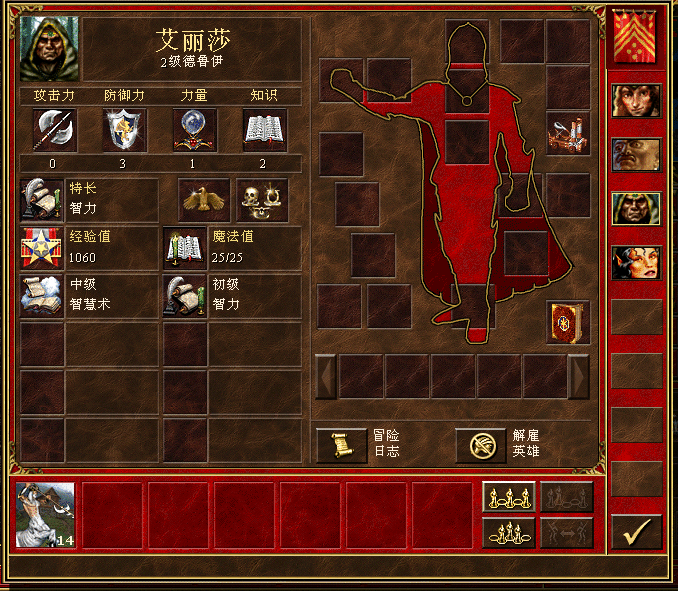Open the adventure log (冒险日志)
Screen dimensions: 678x591
(341, 445)
